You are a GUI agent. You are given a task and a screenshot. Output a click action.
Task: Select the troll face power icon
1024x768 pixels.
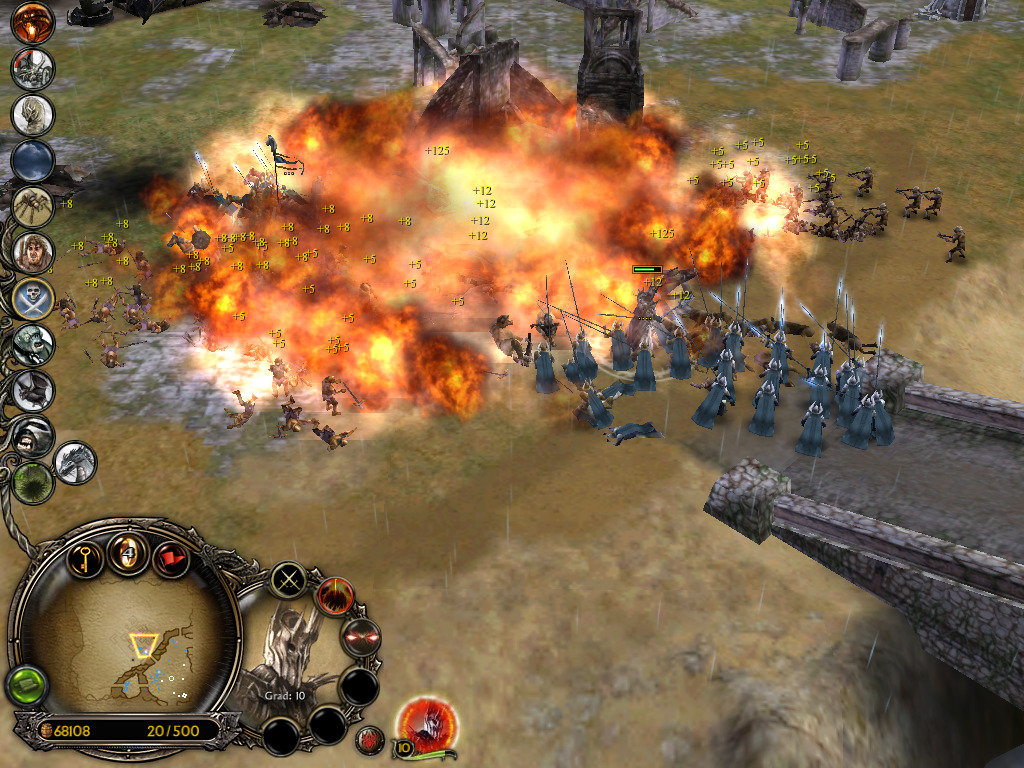click(x=32, y=345)
